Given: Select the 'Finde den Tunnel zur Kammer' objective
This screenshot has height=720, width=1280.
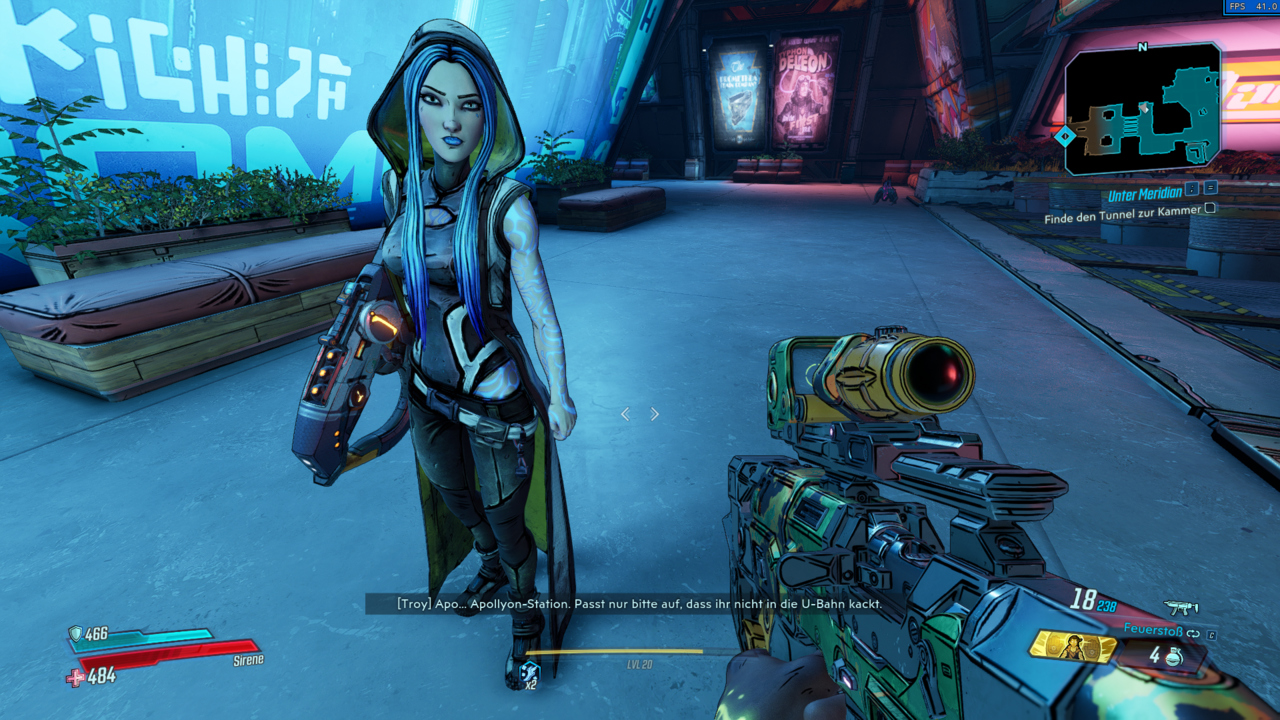Looking at the screenshot, I should tap(1122, 218).
